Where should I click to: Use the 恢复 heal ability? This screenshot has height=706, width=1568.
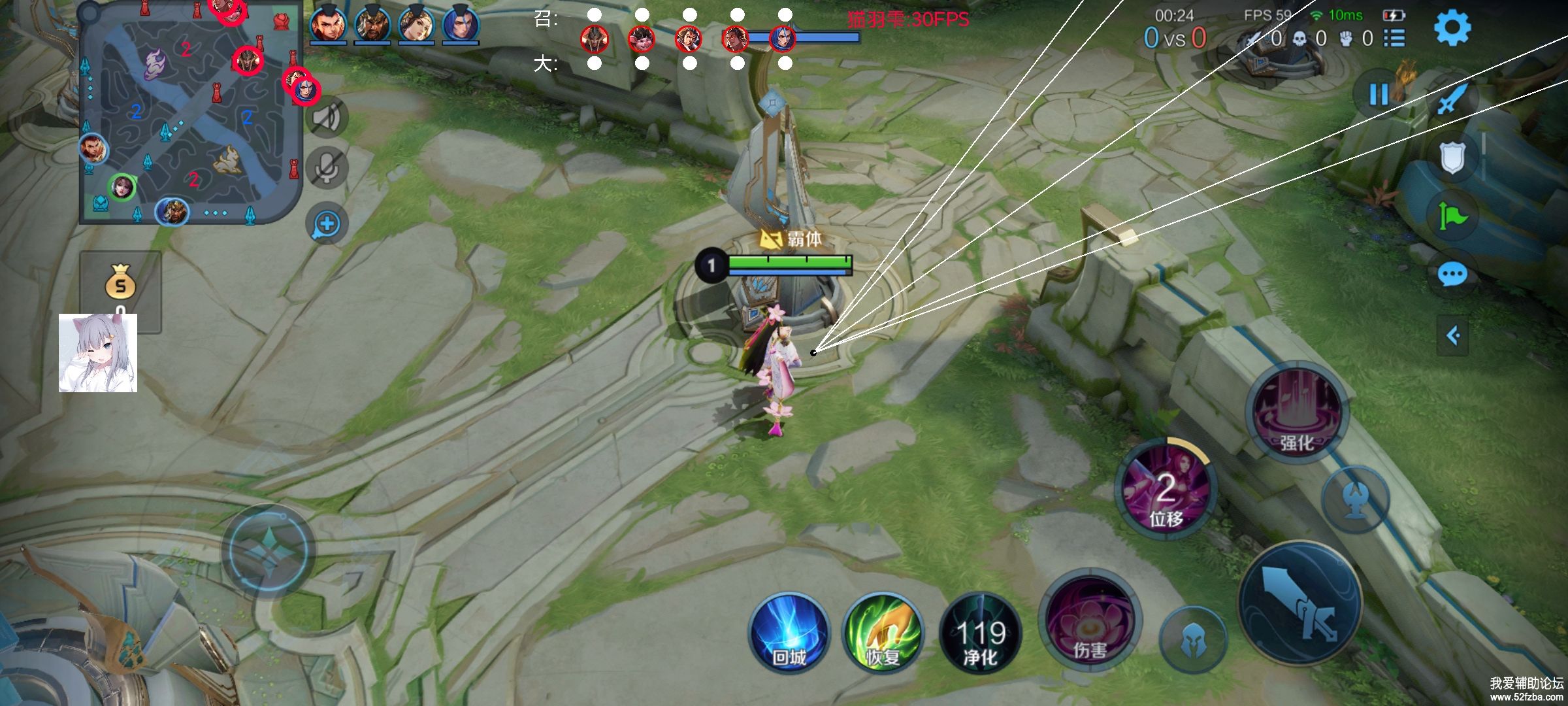[883, 633]
